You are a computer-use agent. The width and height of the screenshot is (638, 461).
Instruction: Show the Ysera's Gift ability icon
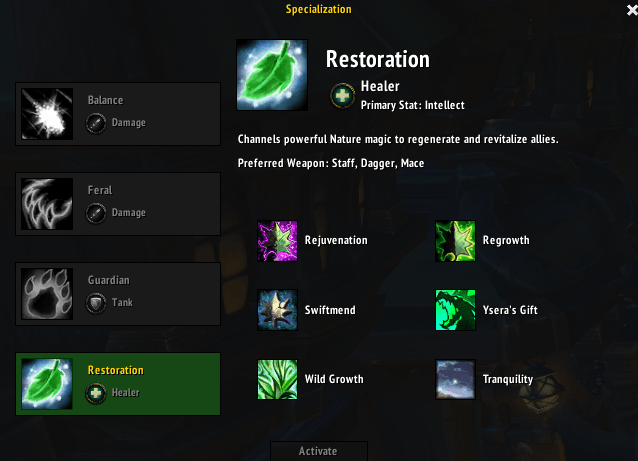455,310
